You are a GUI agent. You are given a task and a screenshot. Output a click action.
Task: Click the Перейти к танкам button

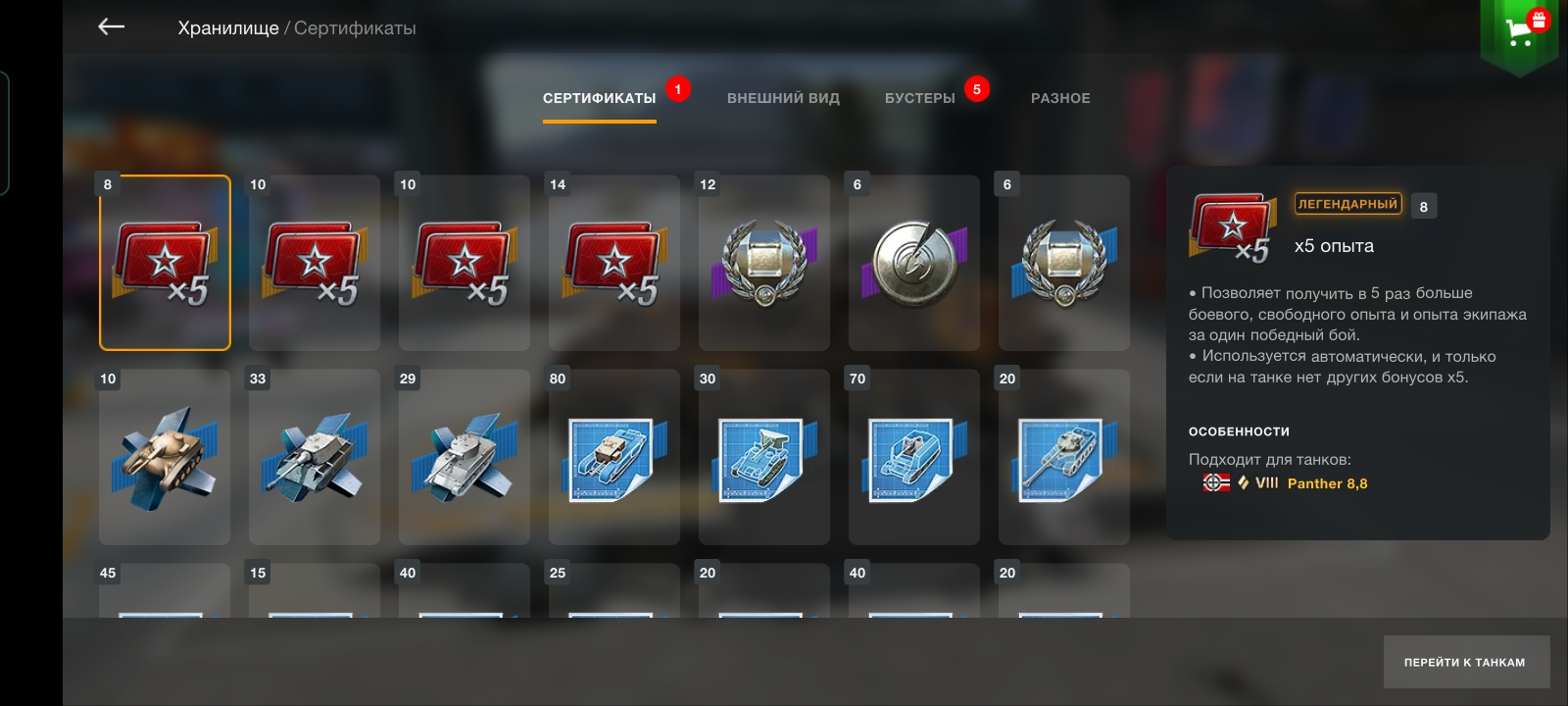(1465, 662)
